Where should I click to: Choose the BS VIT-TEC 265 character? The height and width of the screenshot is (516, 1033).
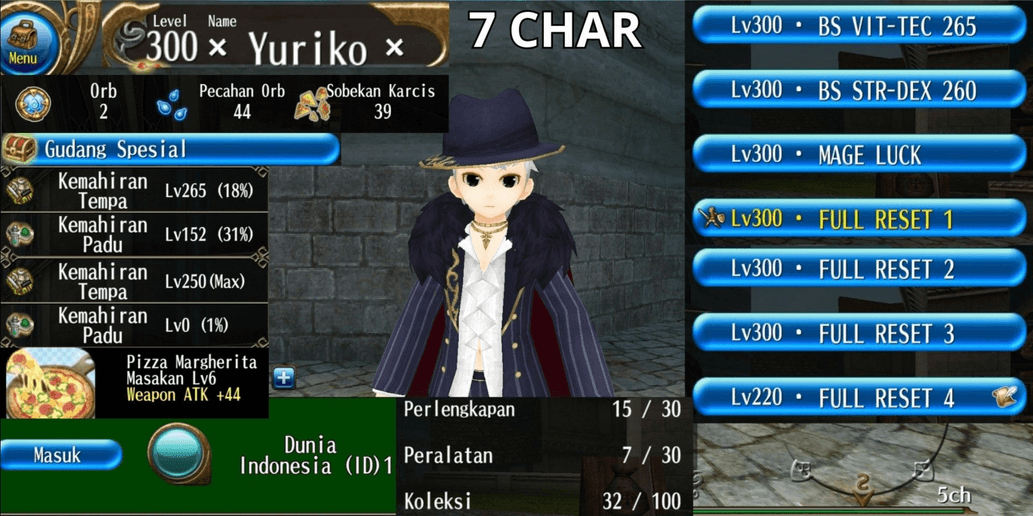tap(858, 27)
